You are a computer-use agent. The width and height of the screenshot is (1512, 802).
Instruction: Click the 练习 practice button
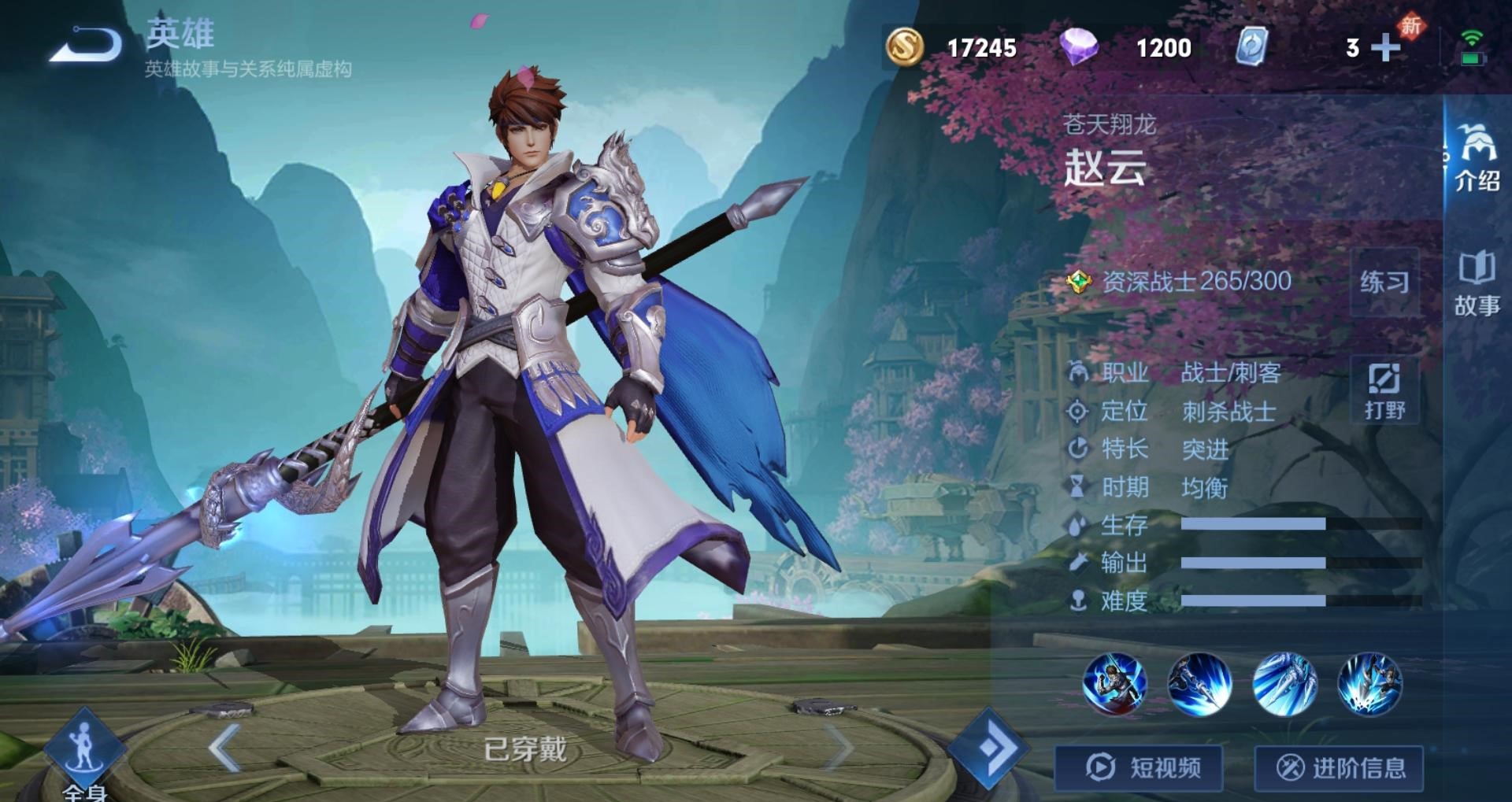point(1384,283)
